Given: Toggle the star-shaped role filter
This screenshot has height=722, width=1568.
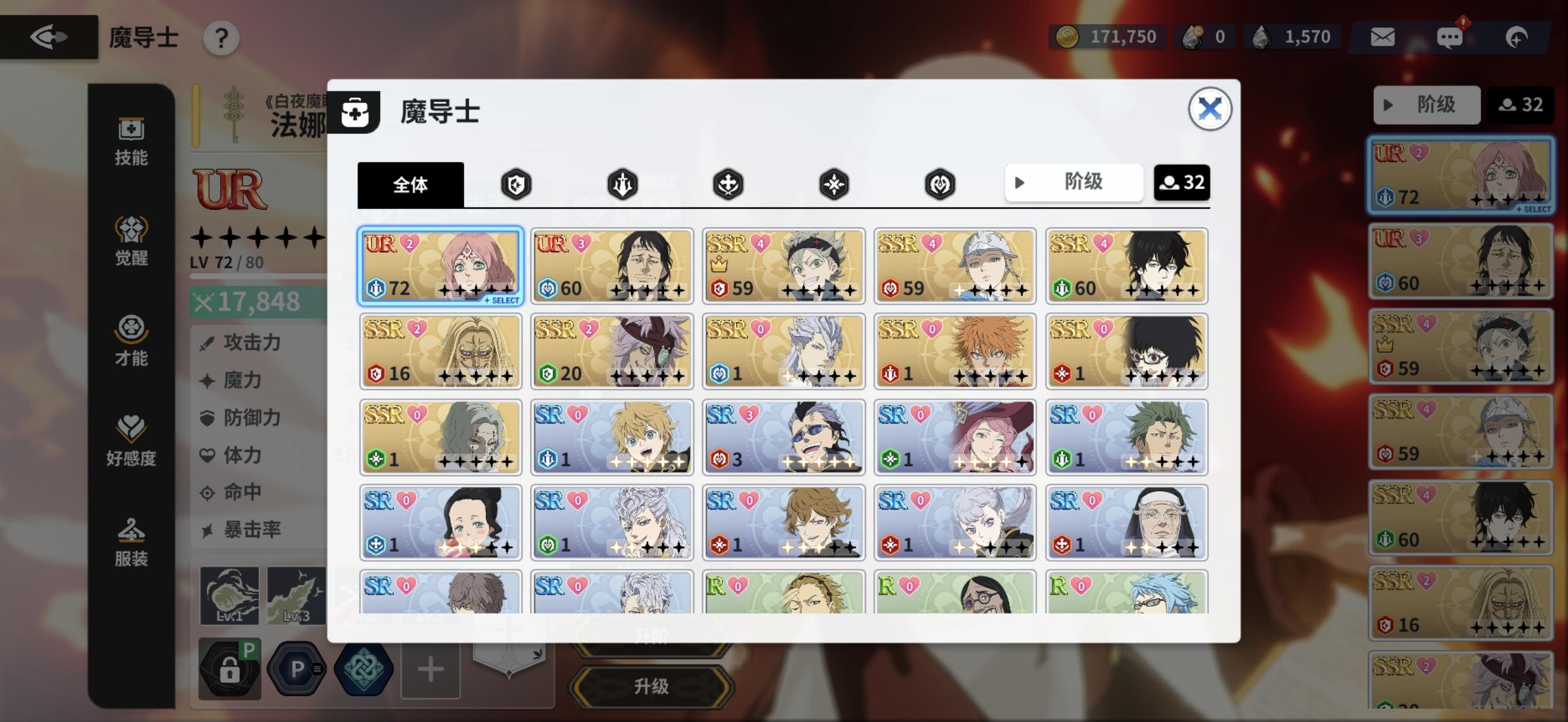Looking at the screenshot, I should pyautogui.click(x=834, y=183).
